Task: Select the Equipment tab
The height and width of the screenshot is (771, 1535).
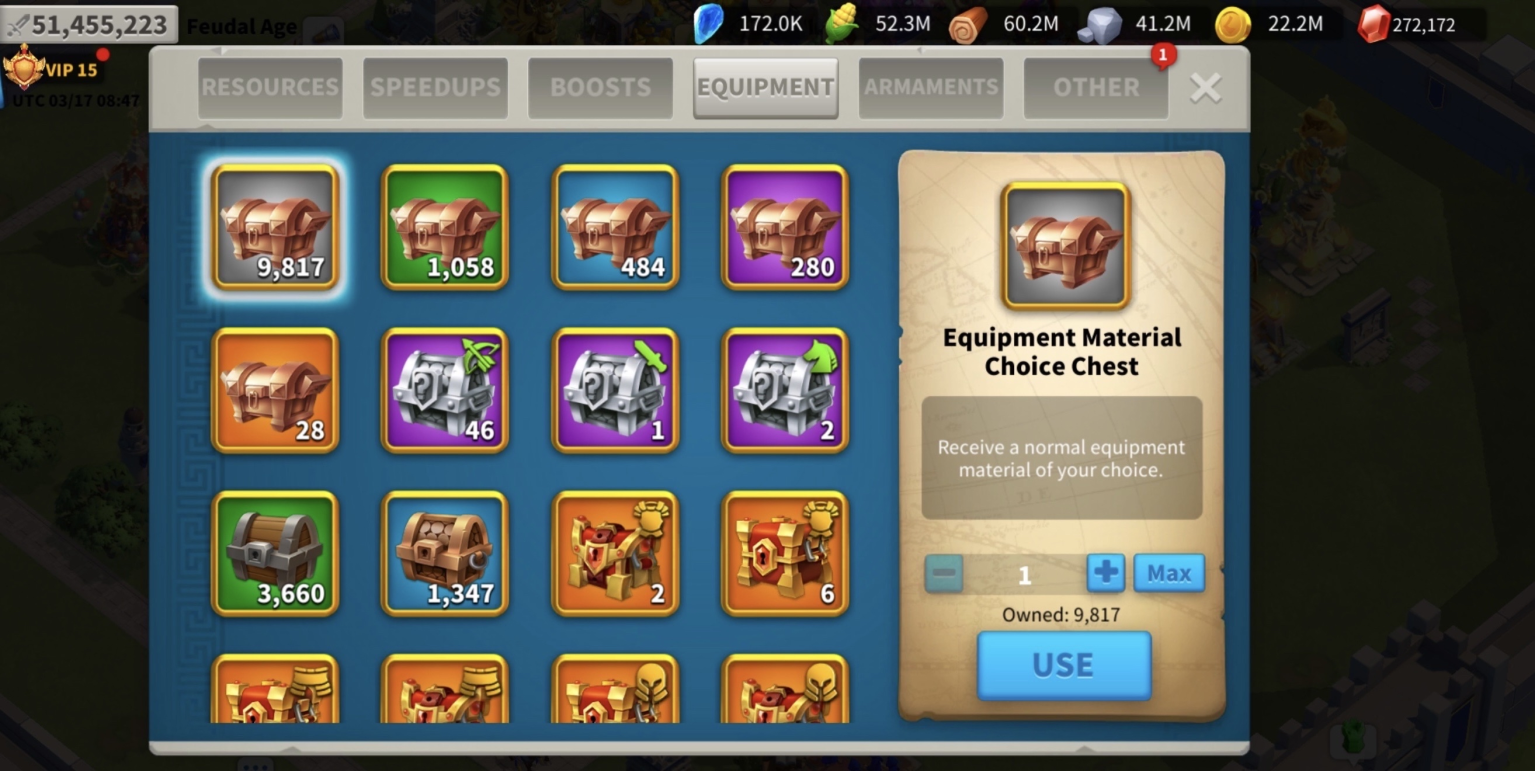Action: (x=765, y=88)
